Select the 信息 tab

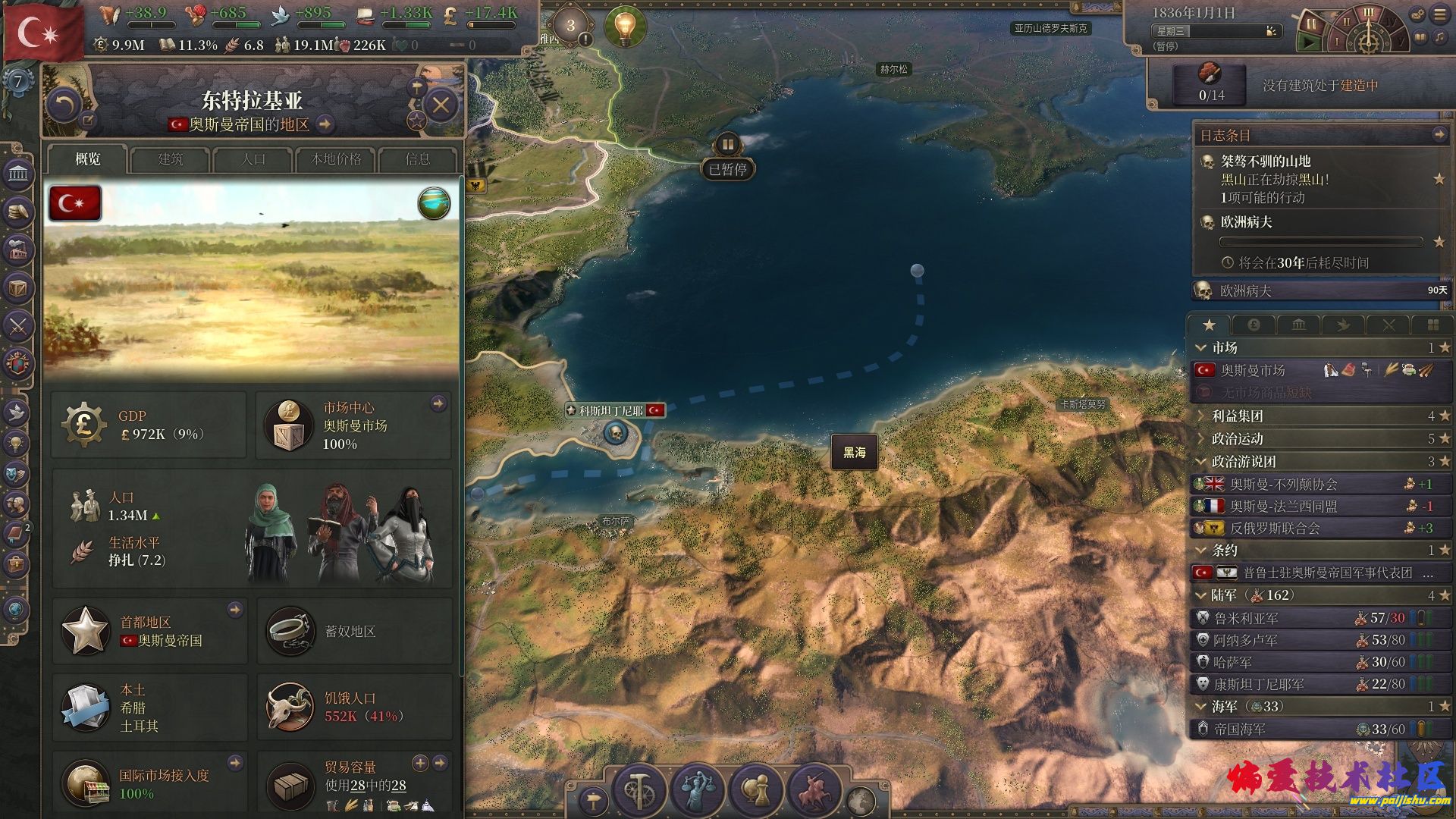tap(418, 159)
